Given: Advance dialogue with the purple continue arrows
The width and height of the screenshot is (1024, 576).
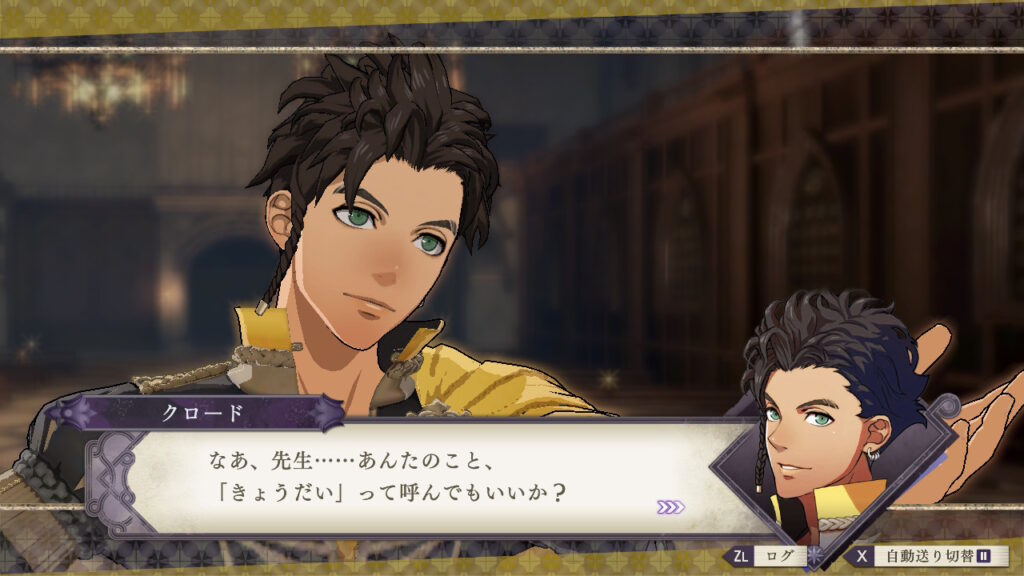Looking at the screenshot, I should (671, 507).
